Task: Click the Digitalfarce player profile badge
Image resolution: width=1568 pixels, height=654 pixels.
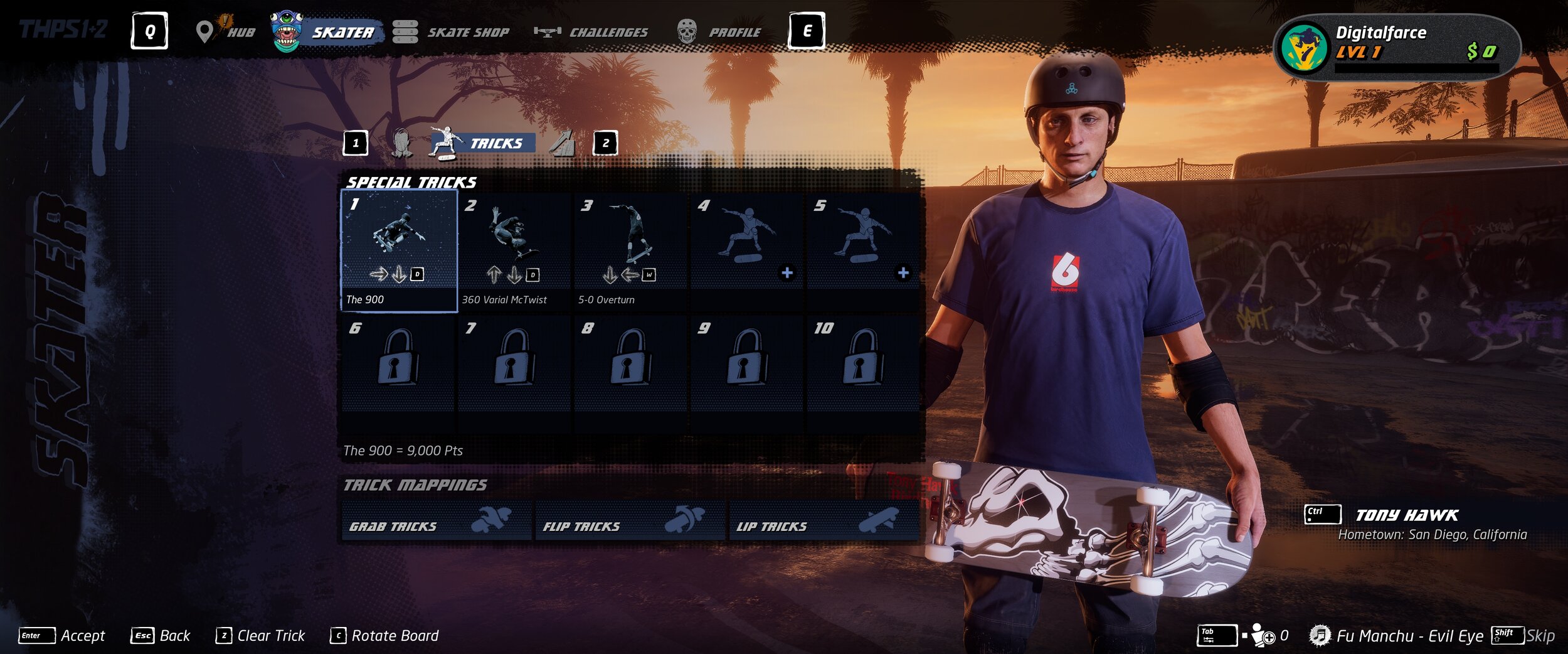Action: (x=1397, y=47)
